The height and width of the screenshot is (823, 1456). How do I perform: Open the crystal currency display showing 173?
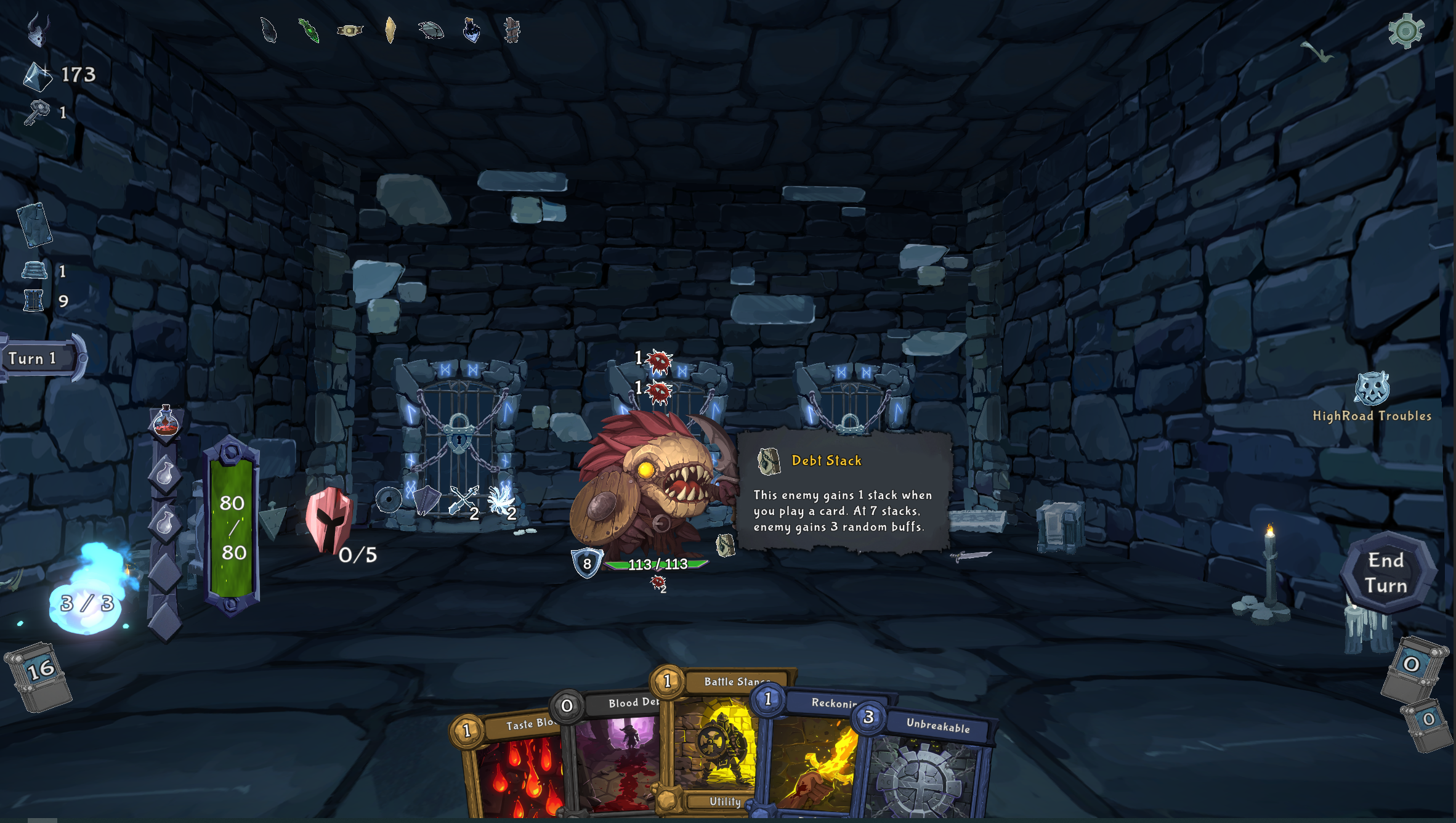click(38, 75)
